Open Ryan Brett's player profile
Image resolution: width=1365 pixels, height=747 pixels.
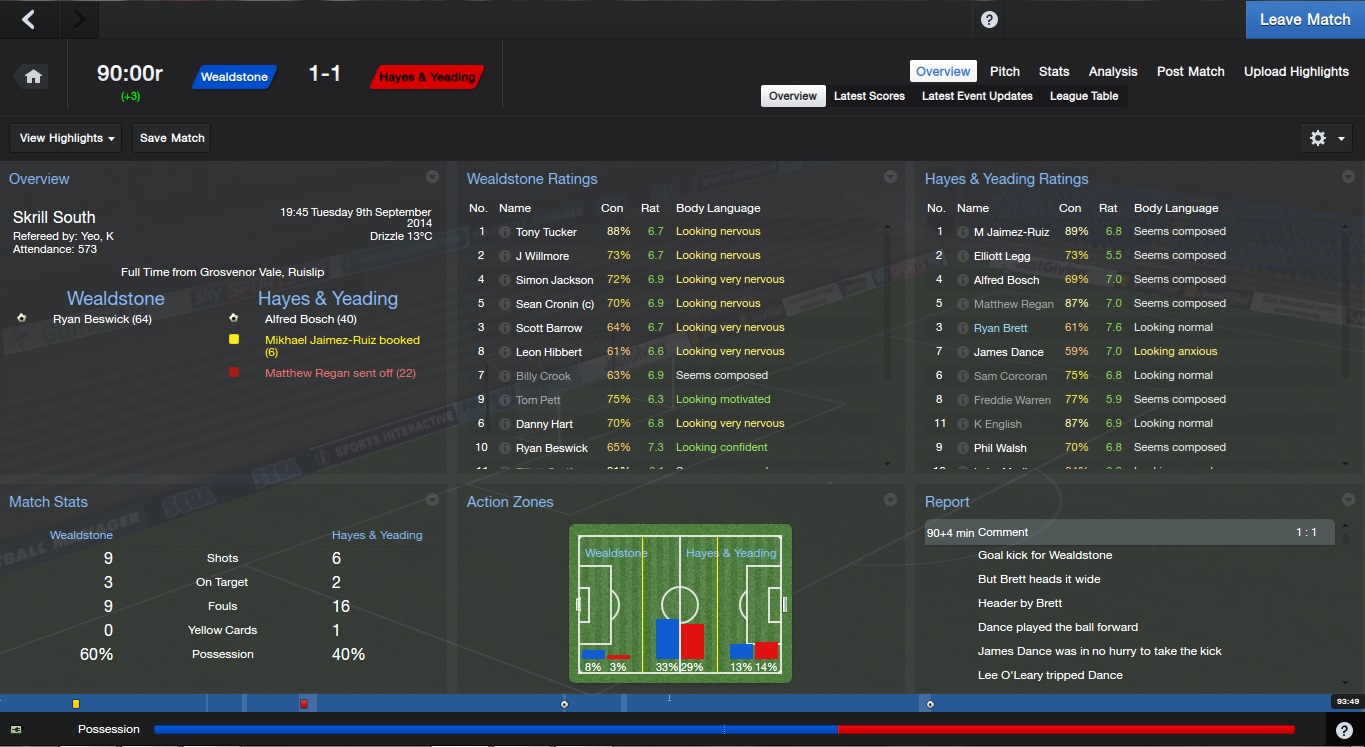point(1000,328)
